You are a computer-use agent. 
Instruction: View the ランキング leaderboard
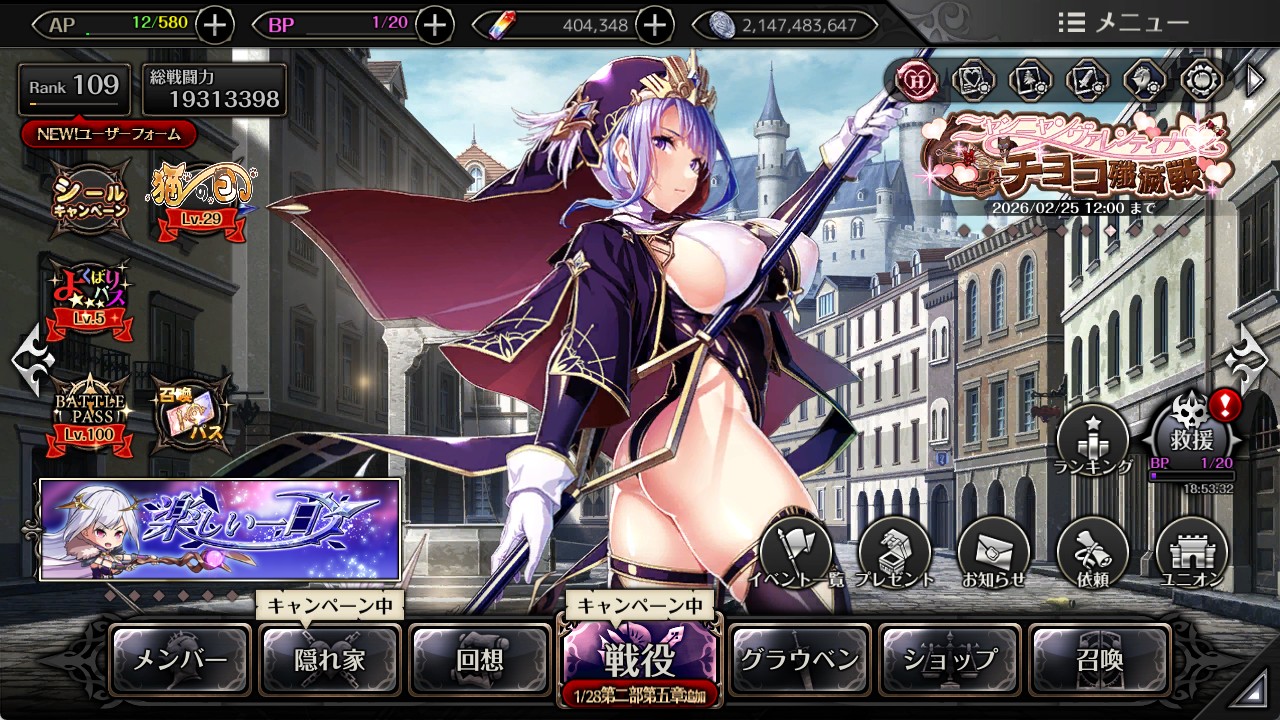[x=1093, y=440]
